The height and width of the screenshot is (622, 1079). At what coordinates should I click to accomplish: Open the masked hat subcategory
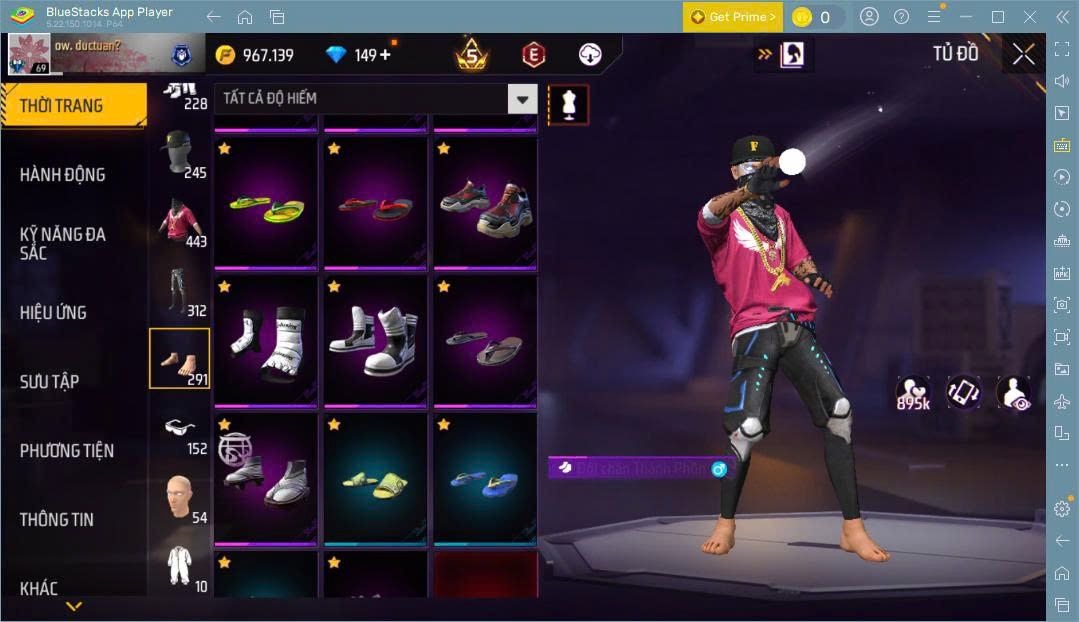pos(180,153)
